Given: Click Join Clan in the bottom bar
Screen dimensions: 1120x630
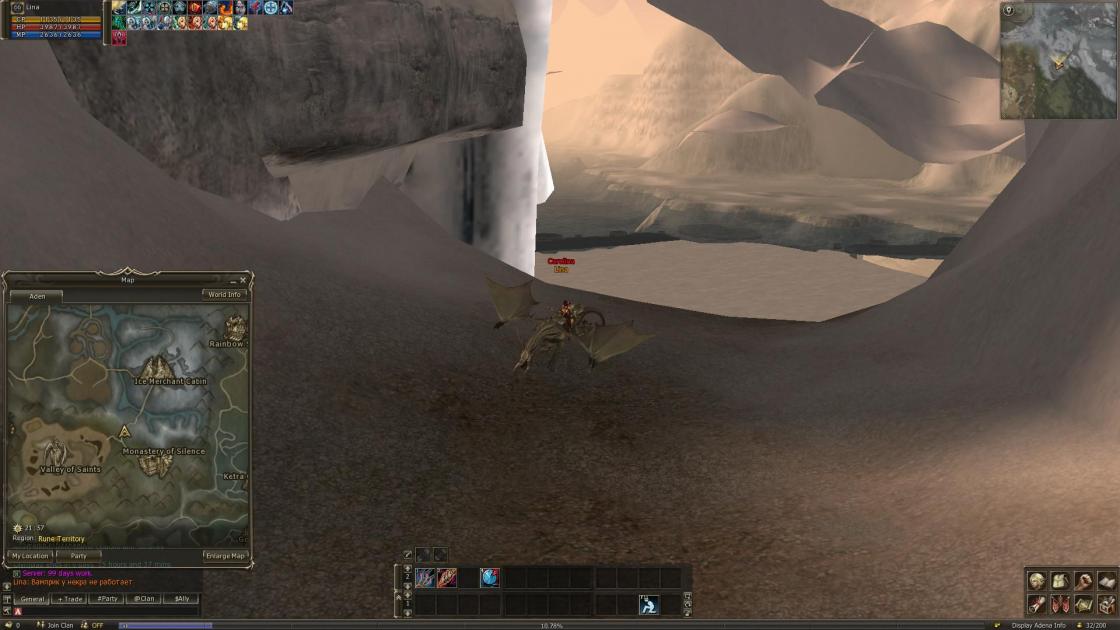Looking at the screenshot, I should [60, 625].
